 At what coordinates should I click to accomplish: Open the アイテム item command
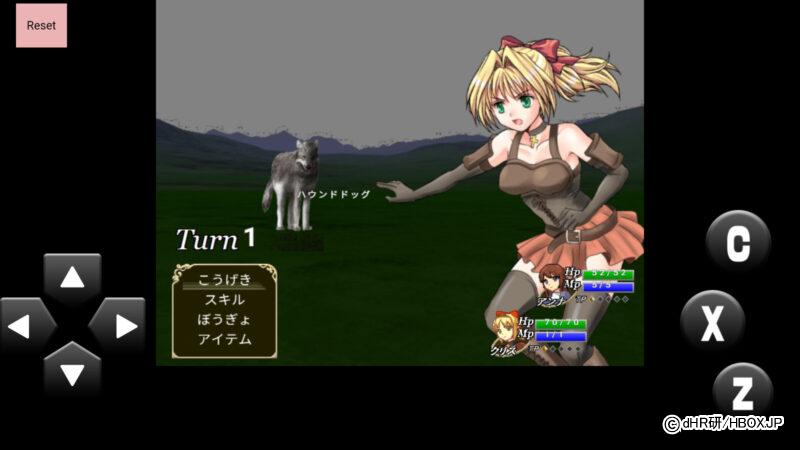224,339
